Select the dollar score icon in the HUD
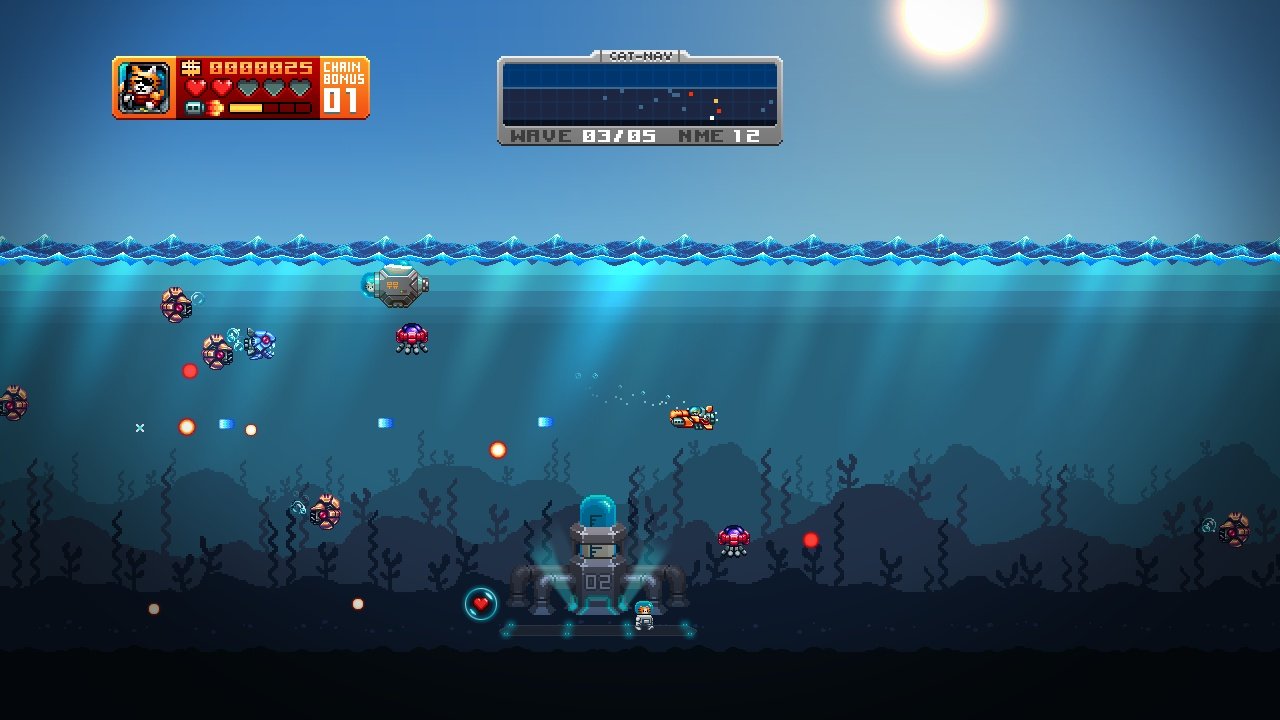 (192, 68)
